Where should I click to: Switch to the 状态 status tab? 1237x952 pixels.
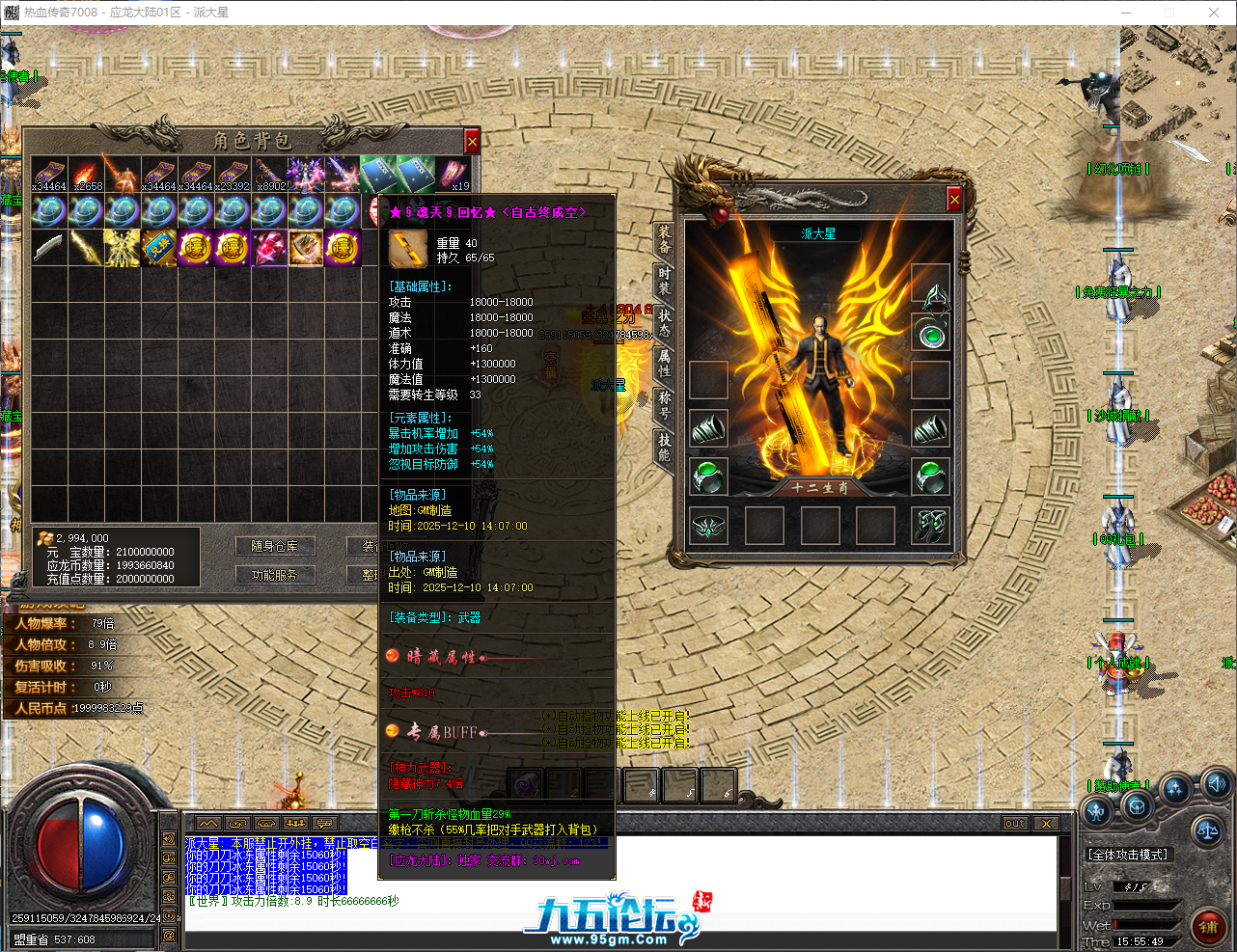[664, 322]
